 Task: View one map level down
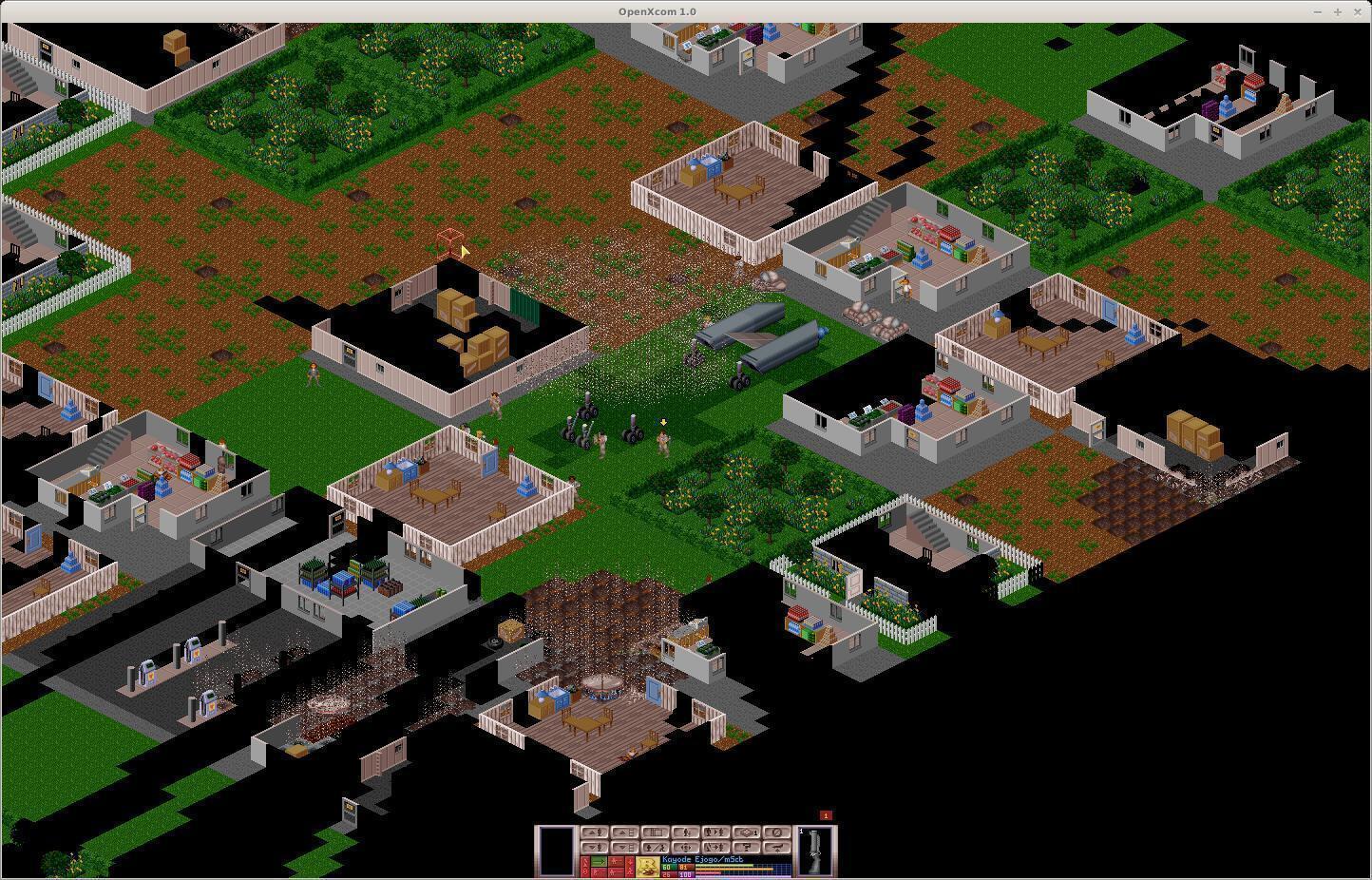click(x=623, y=847)
